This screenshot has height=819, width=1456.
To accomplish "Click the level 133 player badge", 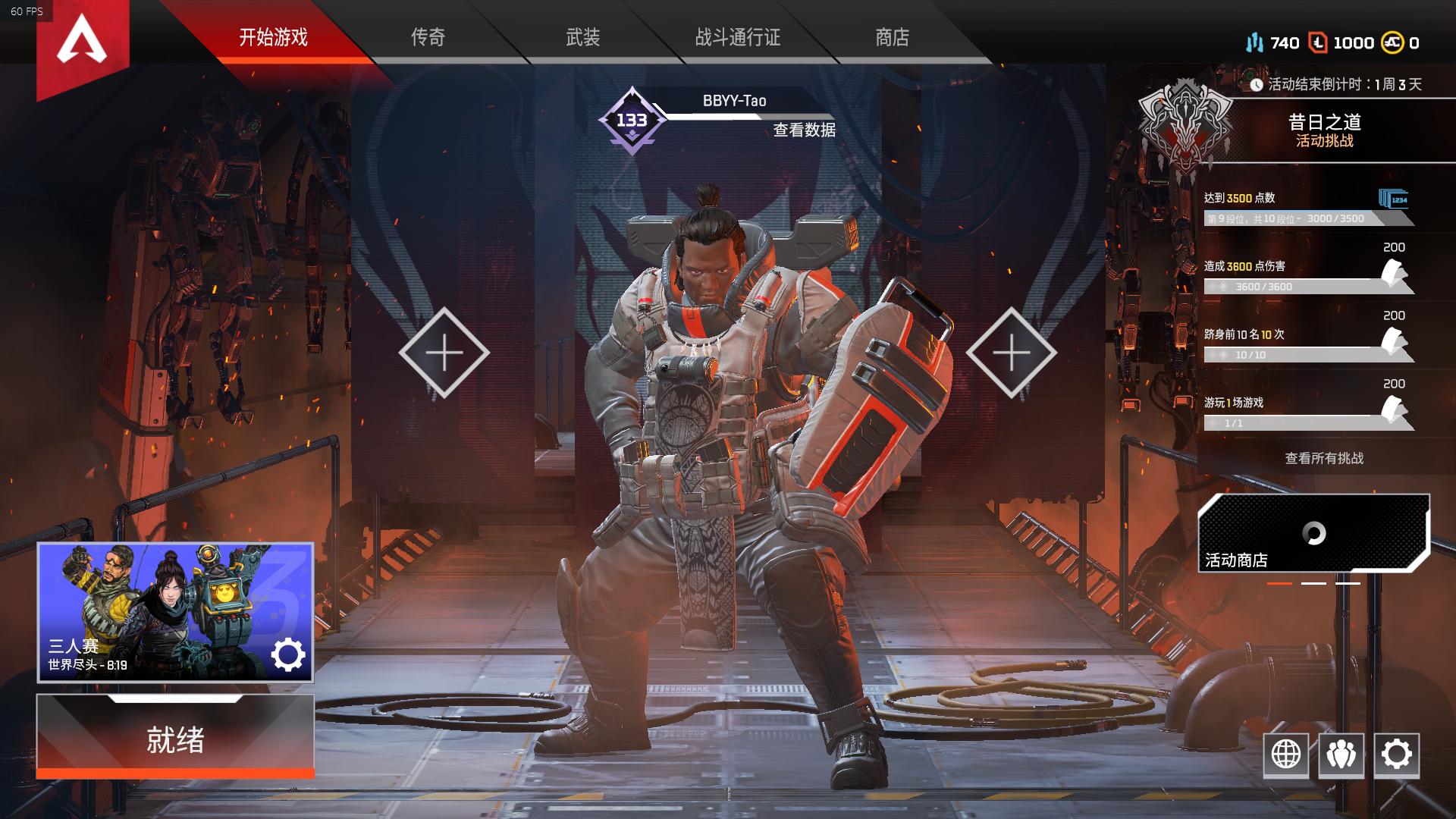I will [632, 121].
